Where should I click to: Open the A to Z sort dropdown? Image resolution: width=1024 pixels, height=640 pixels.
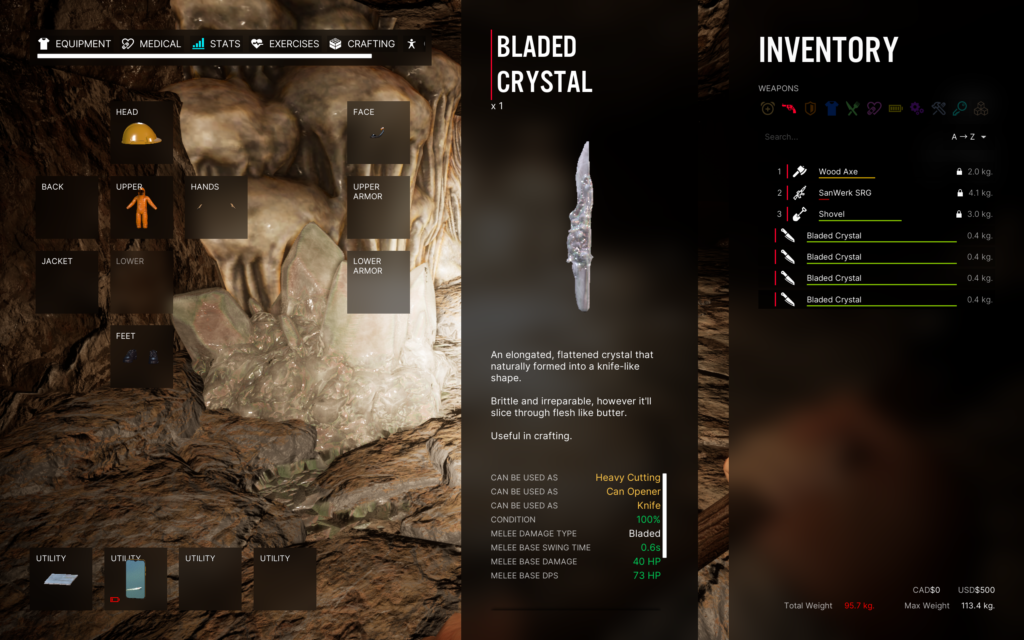tap(968, 137)
